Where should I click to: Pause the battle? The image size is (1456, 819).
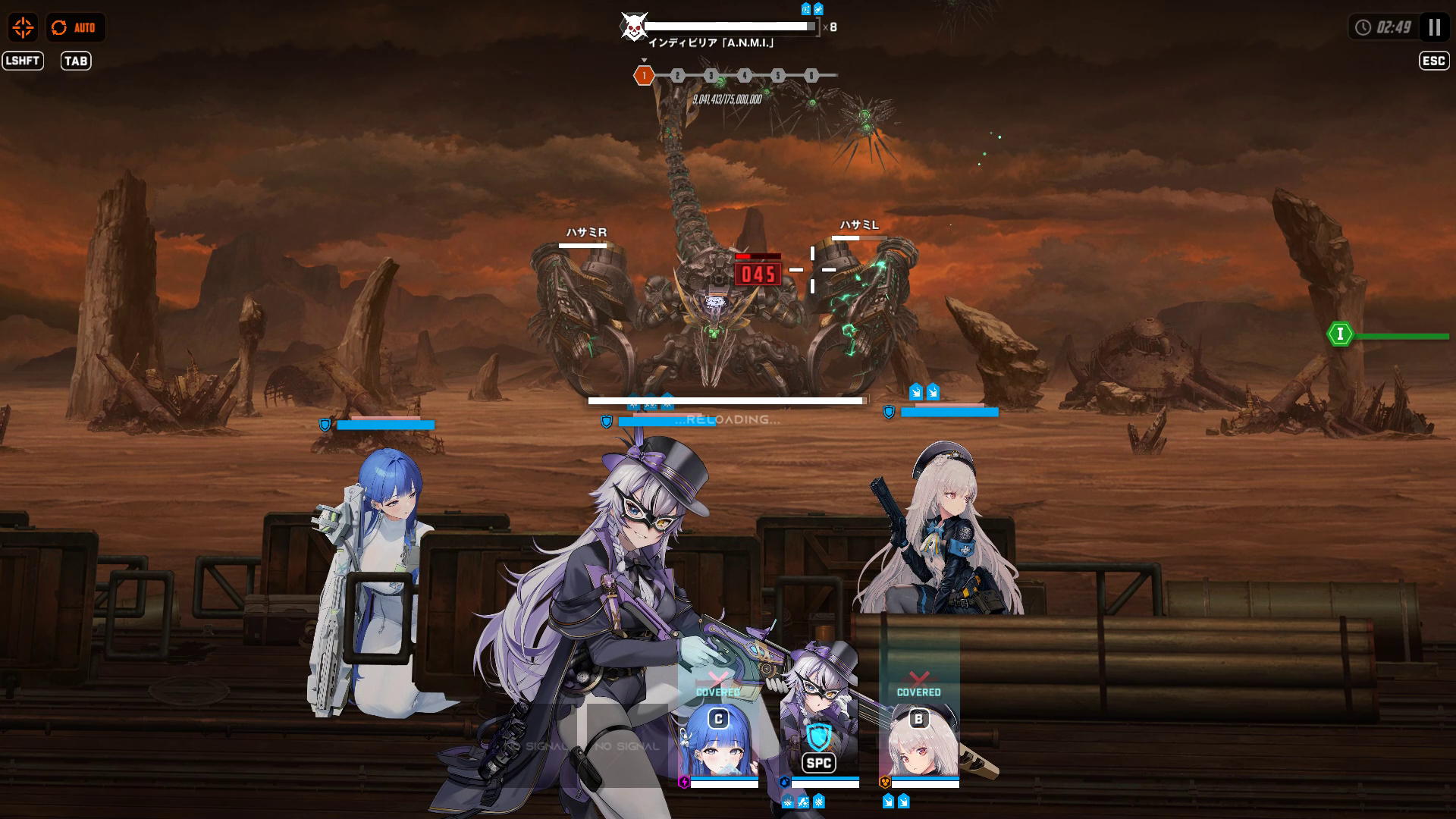click(x=1434, y=28)
